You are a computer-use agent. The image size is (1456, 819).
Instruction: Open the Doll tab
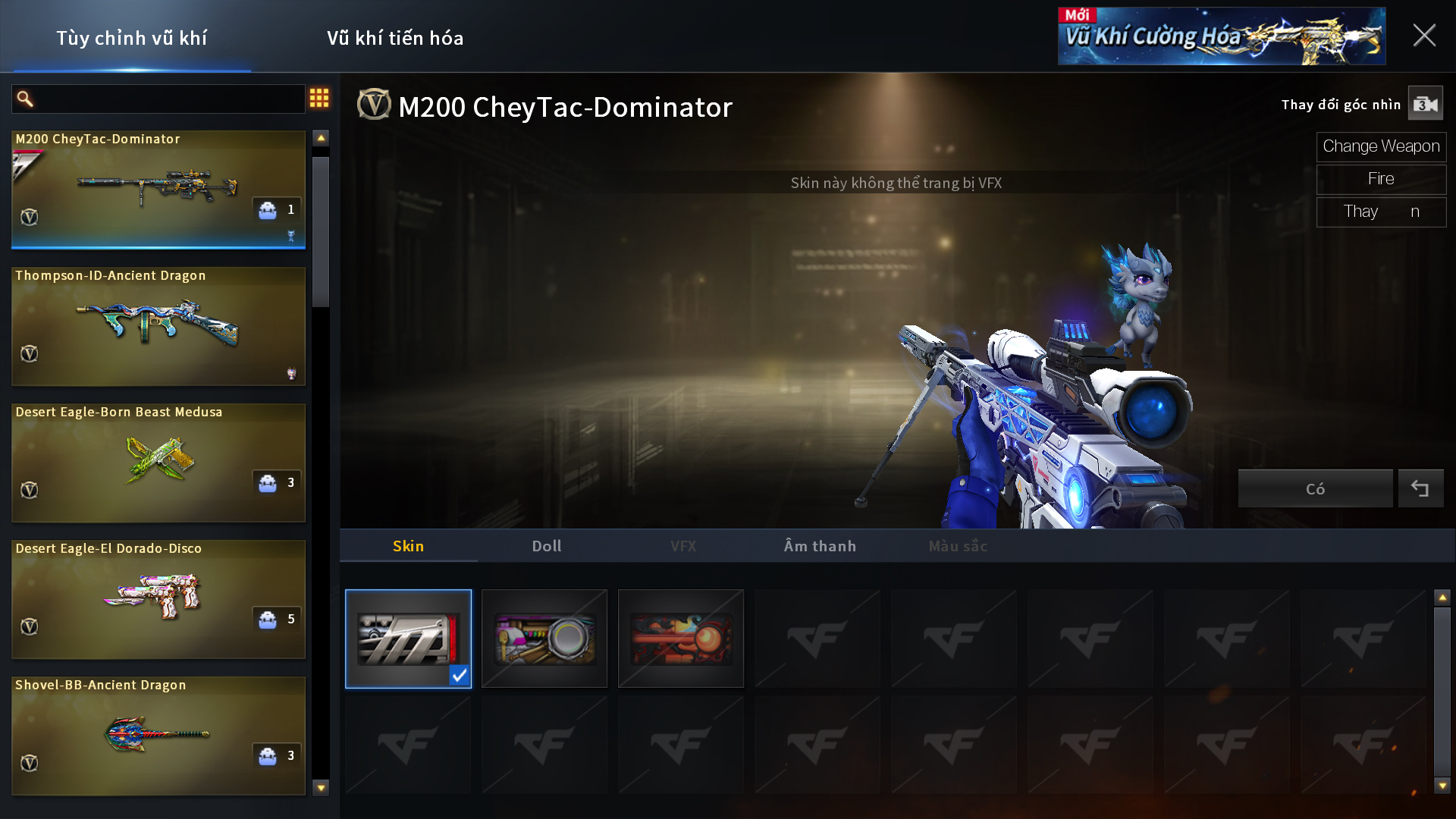click(546, 545)
